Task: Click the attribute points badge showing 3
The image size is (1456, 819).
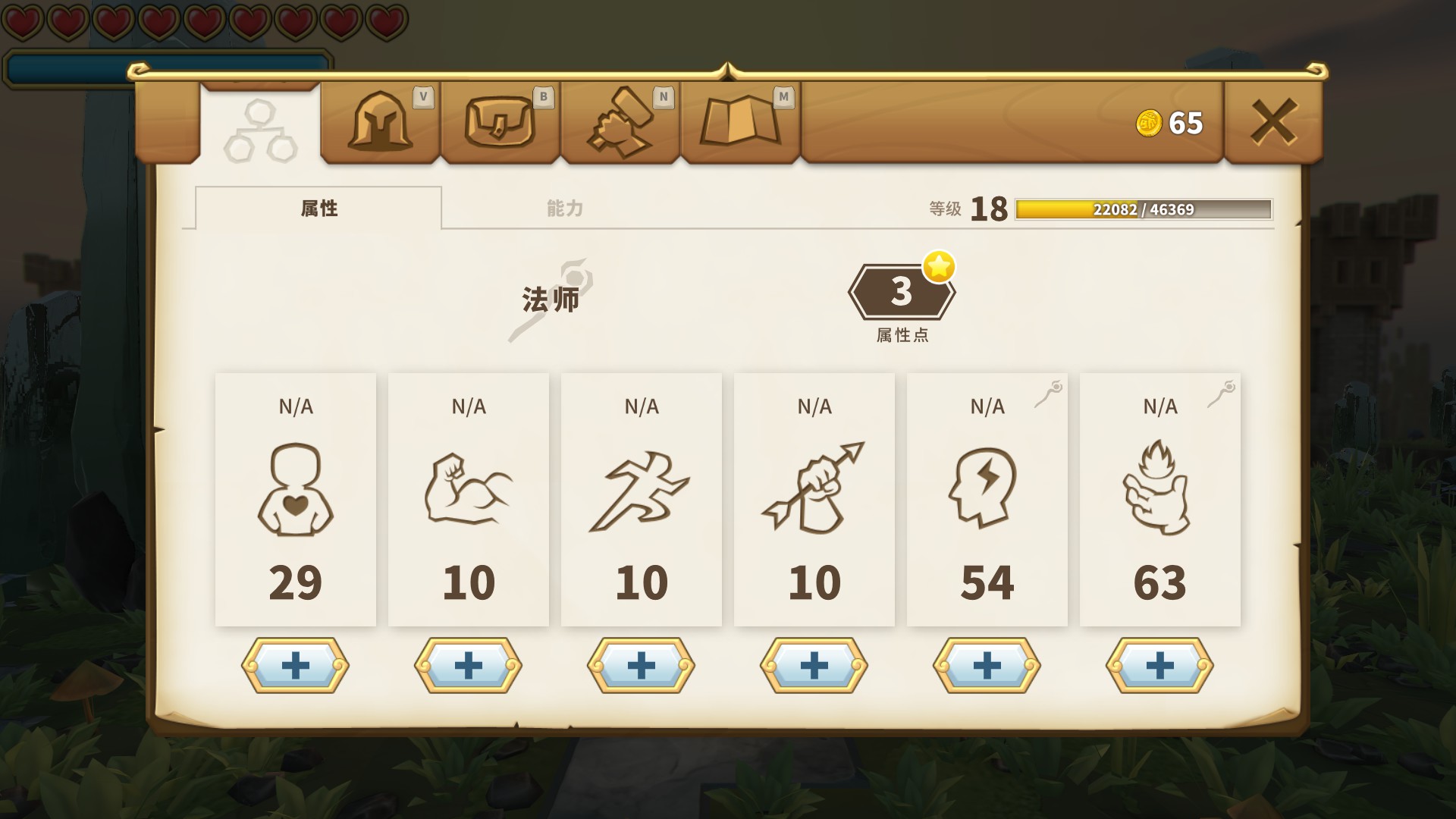Action: click(x=901, y=292)
